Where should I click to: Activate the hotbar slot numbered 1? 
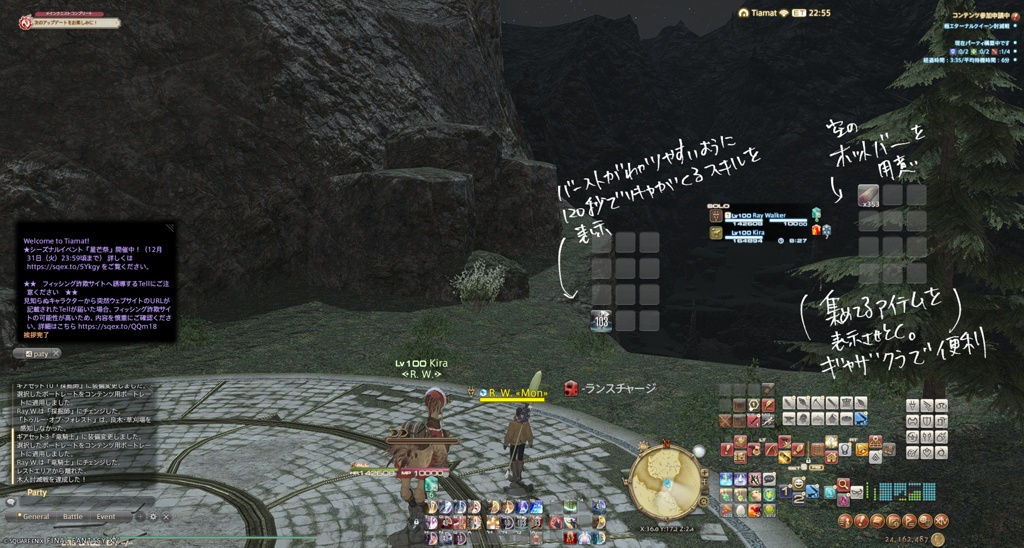[785, 492]
